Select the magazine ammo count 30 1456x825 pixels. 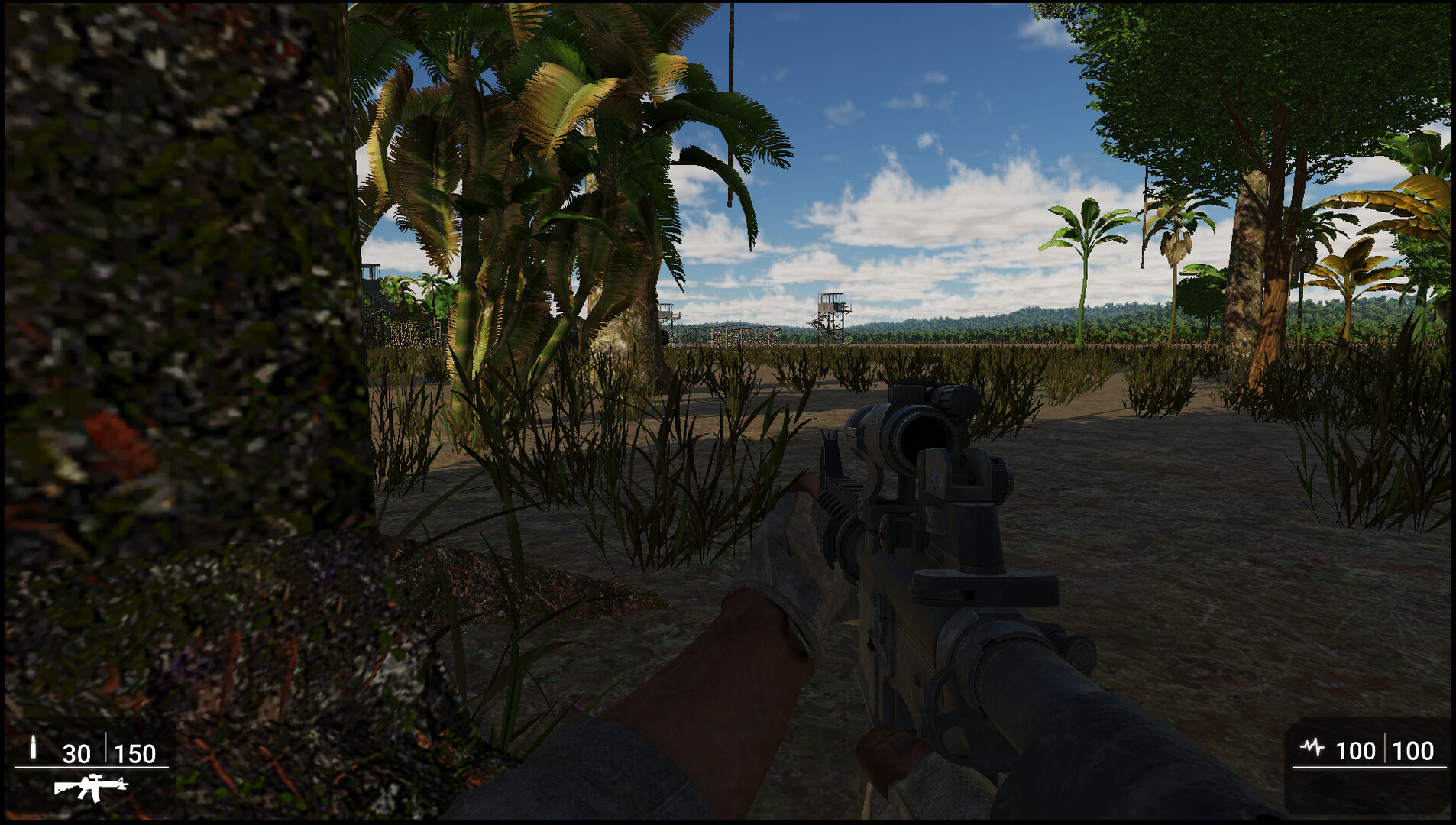[x=76, y=753]
